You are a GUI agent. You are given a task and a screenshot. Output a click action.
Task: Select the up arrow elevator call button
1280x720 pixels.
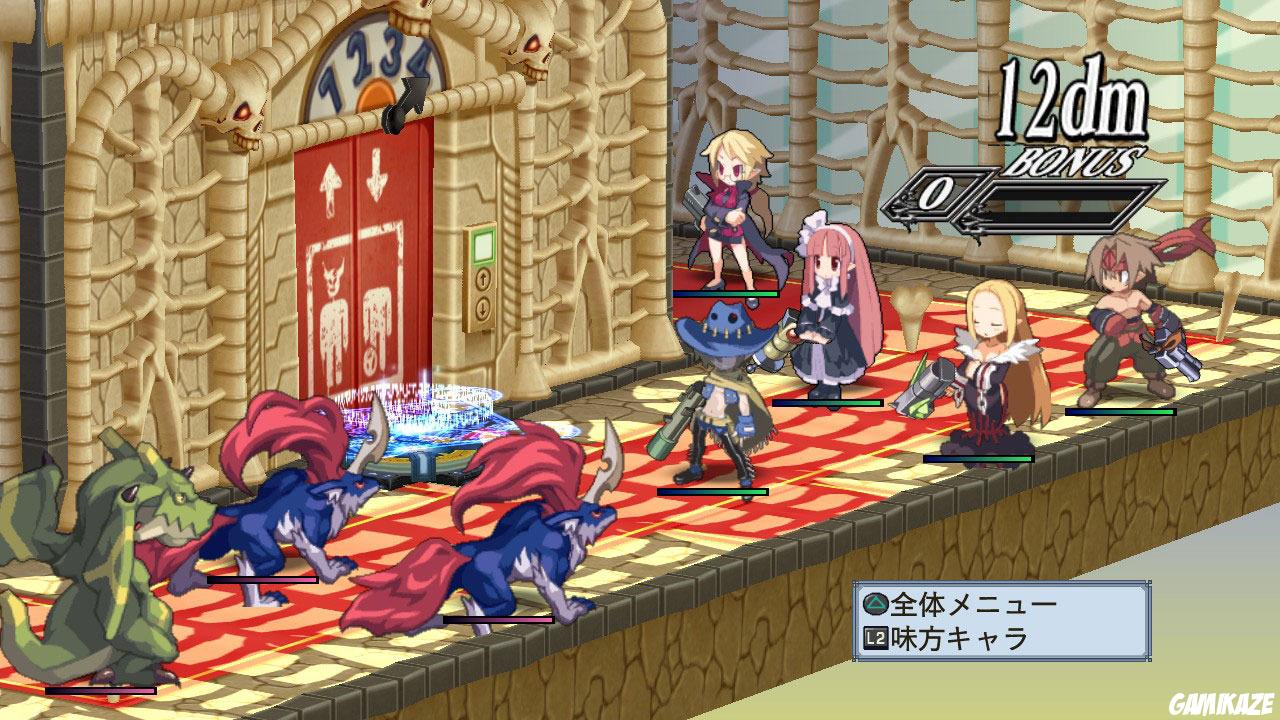[484, 280]
